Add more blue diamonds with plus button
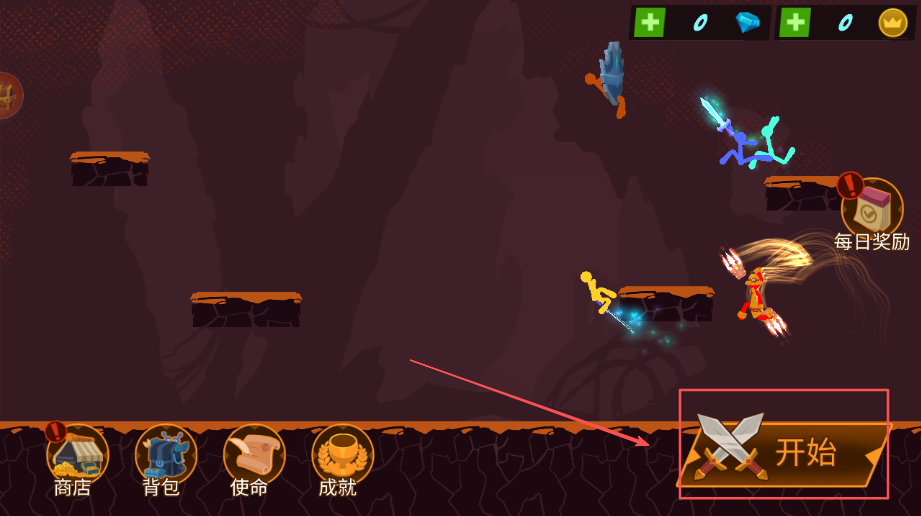Image resolution: width=921 pixels, height=516 pixels. point(649,22)
